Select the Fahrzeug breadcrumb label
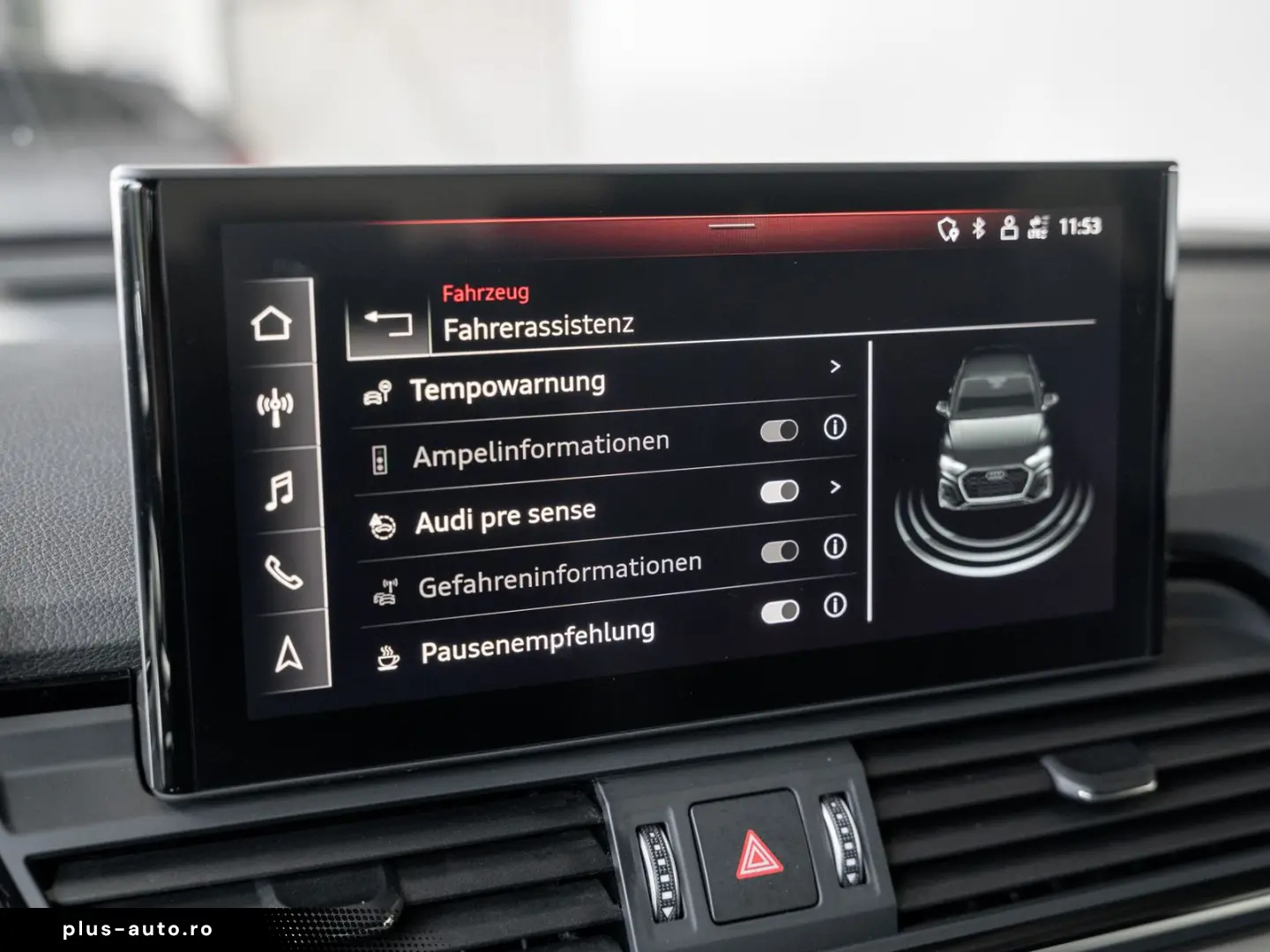 486,294
